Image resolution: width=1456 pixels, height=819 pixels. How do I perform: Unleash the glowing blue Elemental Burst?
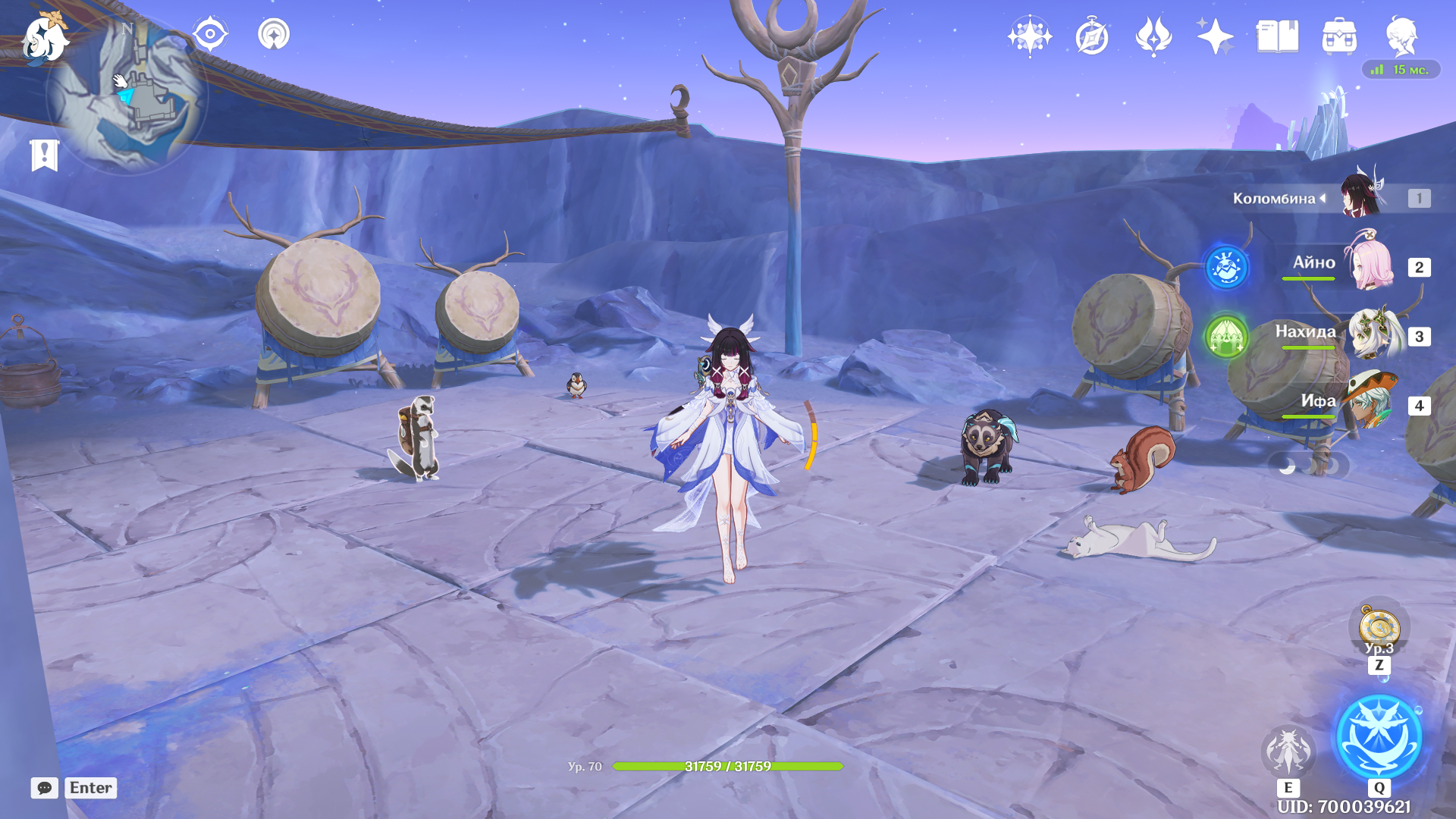pyautogui.click(x=1379, y=737)
